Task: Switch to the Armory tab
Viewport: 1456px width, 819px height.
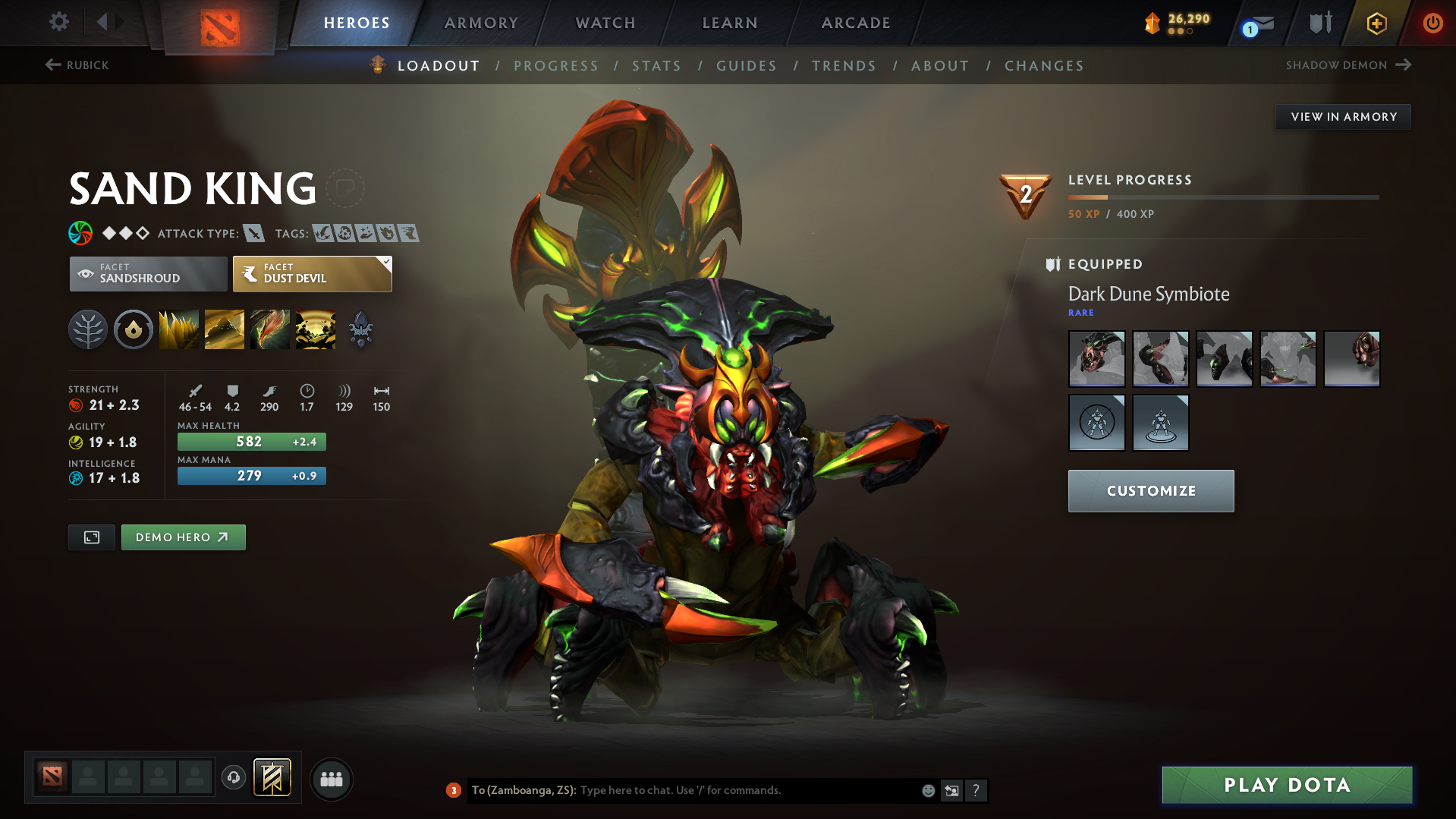Action: click(481, 23)
